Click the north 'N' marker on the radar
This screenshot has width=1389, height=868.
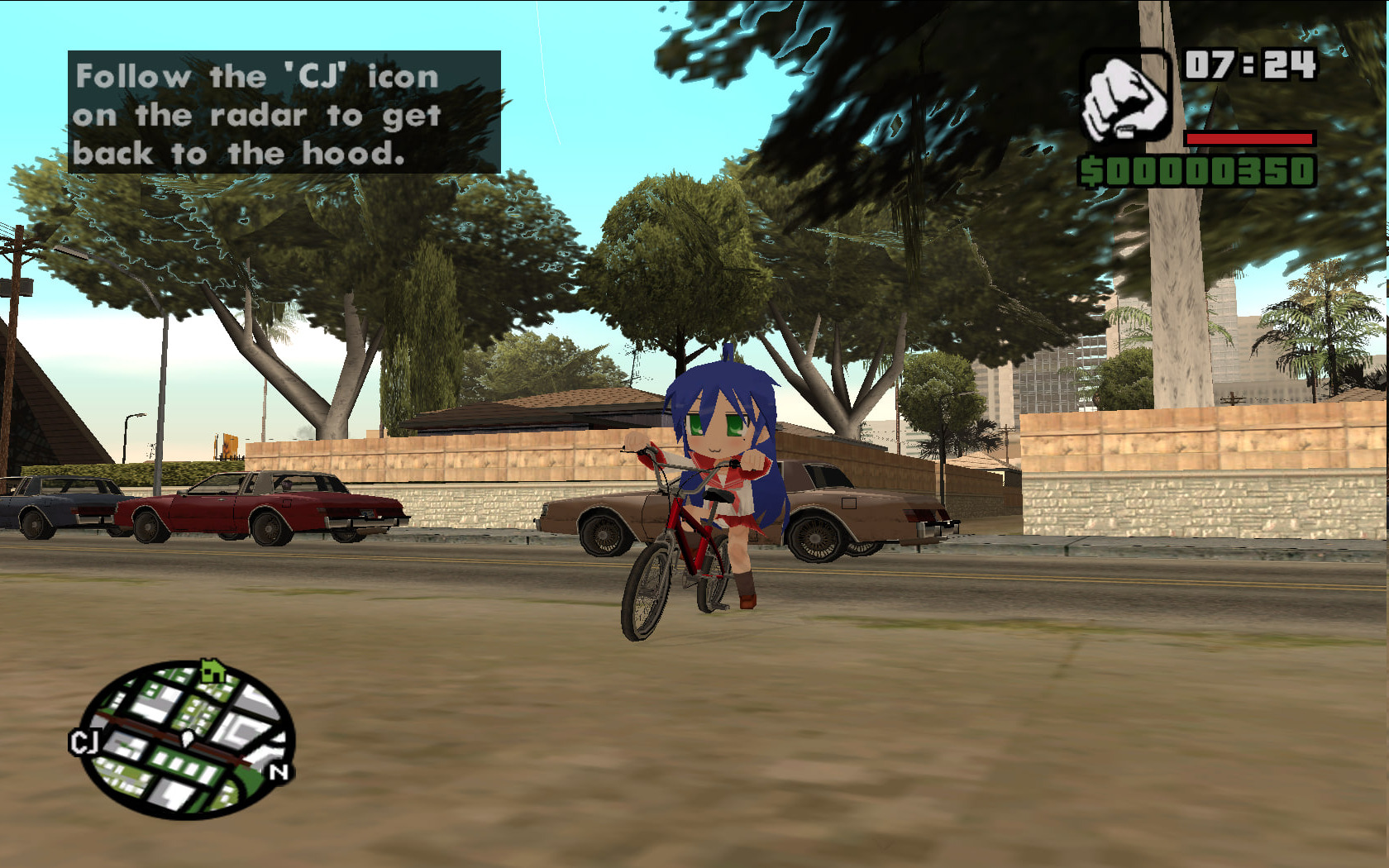pyautogui.click(x=279, y=772)
